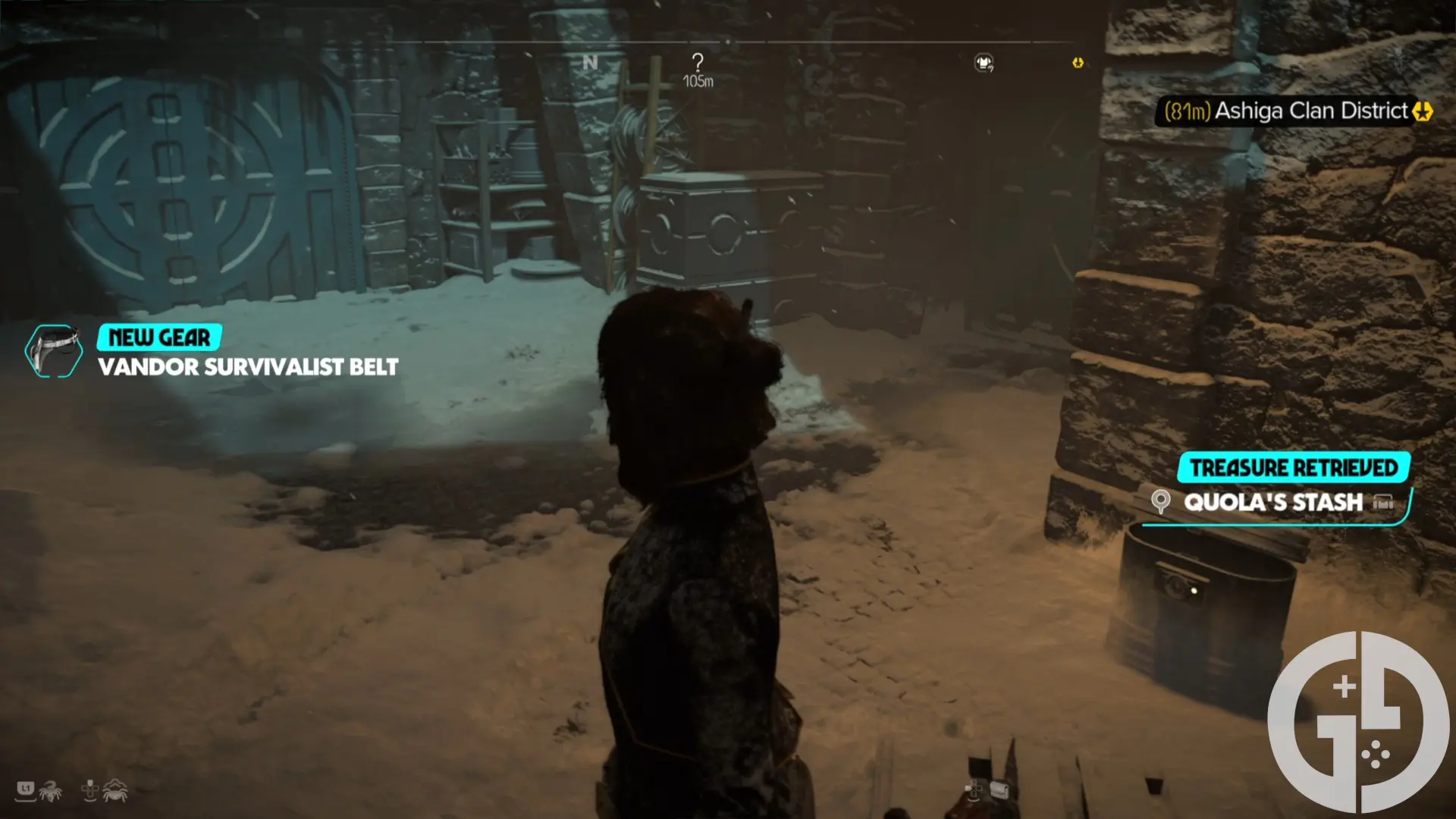This screenshot has height=819, width=1456.
Task: Activate the Nix ability creature icon
Action: [50, 791]
